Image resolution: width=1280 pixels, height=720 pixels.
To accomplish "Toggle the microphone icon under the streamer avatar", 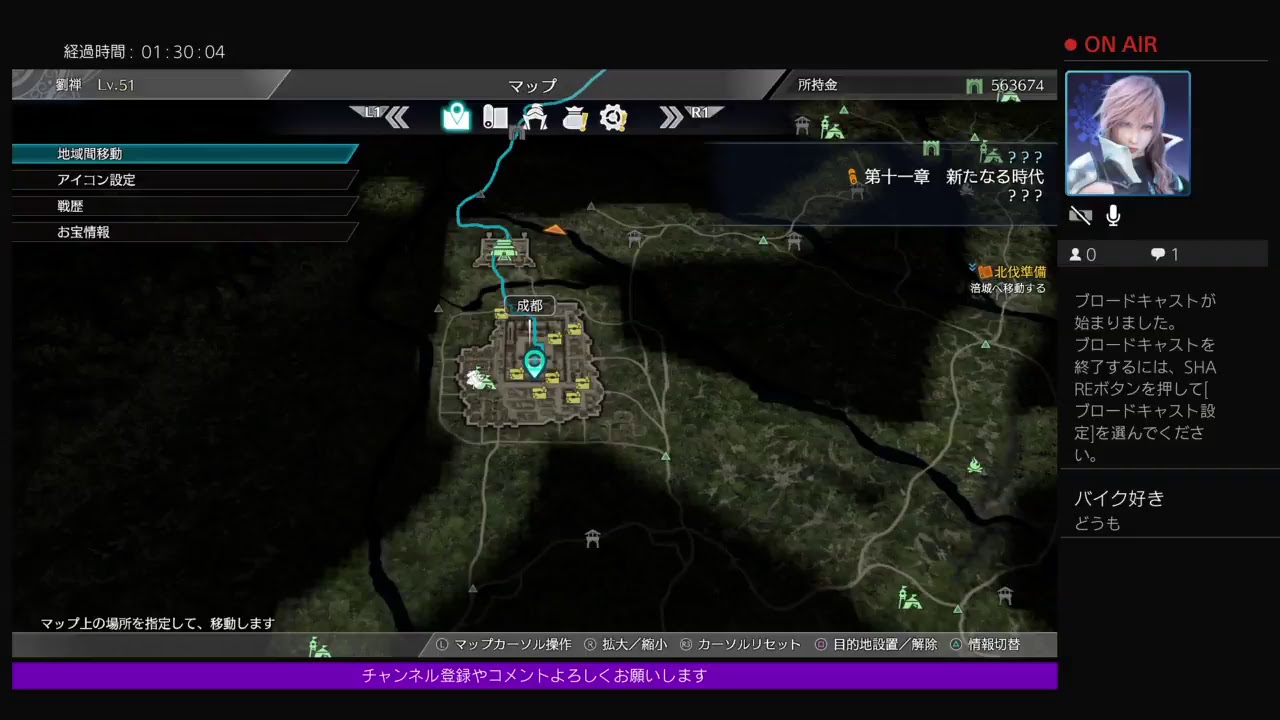I will pyautogui.click(x=1112, y=215).
